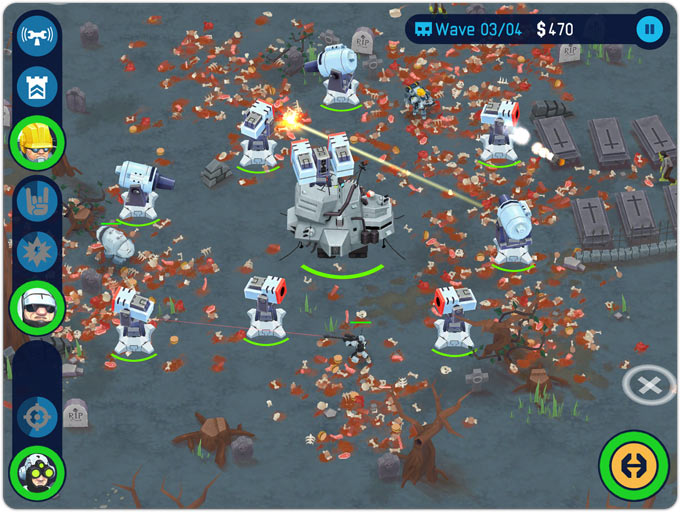Activate the crosshair targeting ability
Screen dimensions: 680x512
[x=37, y=415]
